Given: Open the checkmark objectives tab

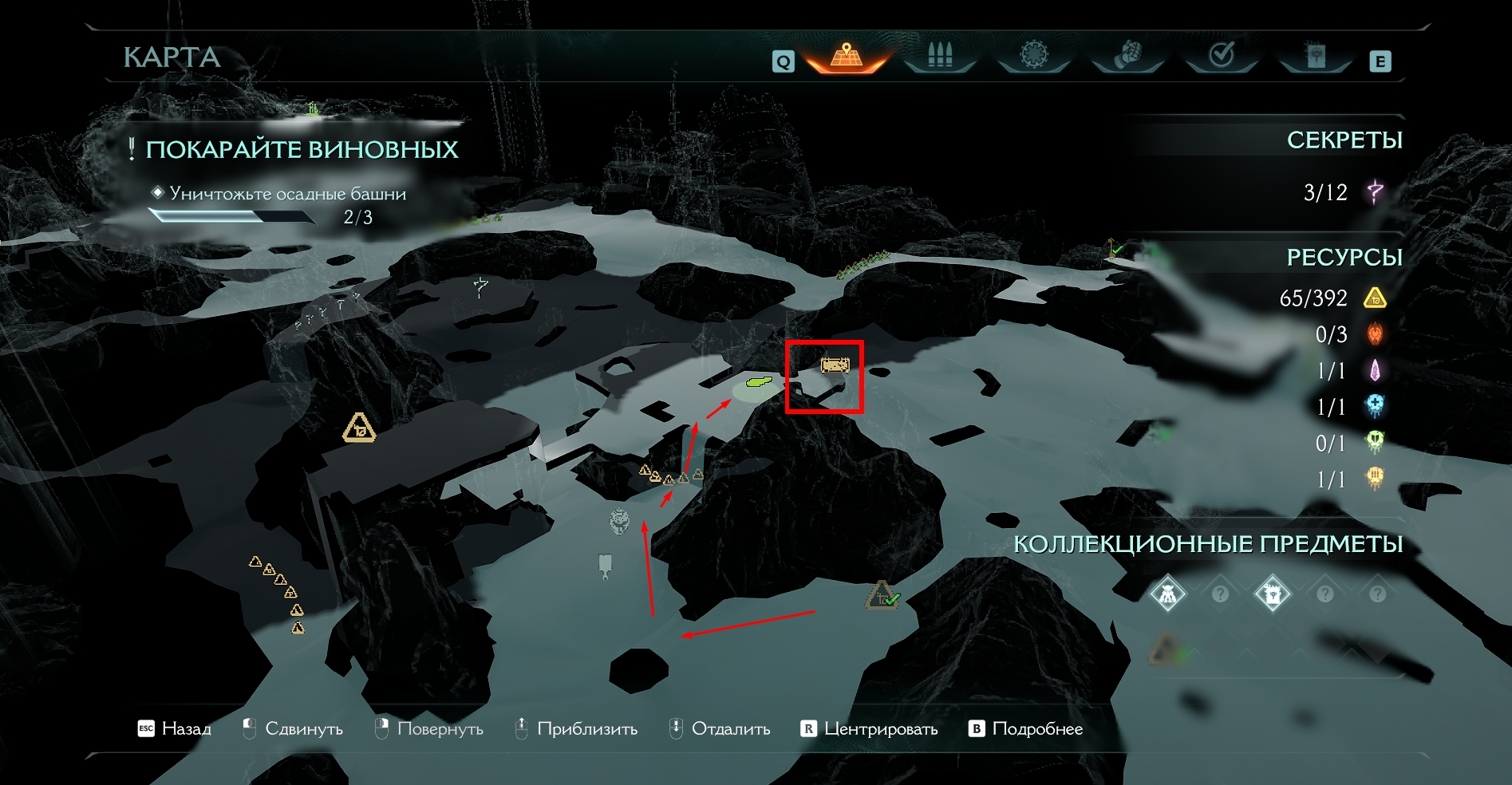Looking at the screenshot, I should (1222, 55).
